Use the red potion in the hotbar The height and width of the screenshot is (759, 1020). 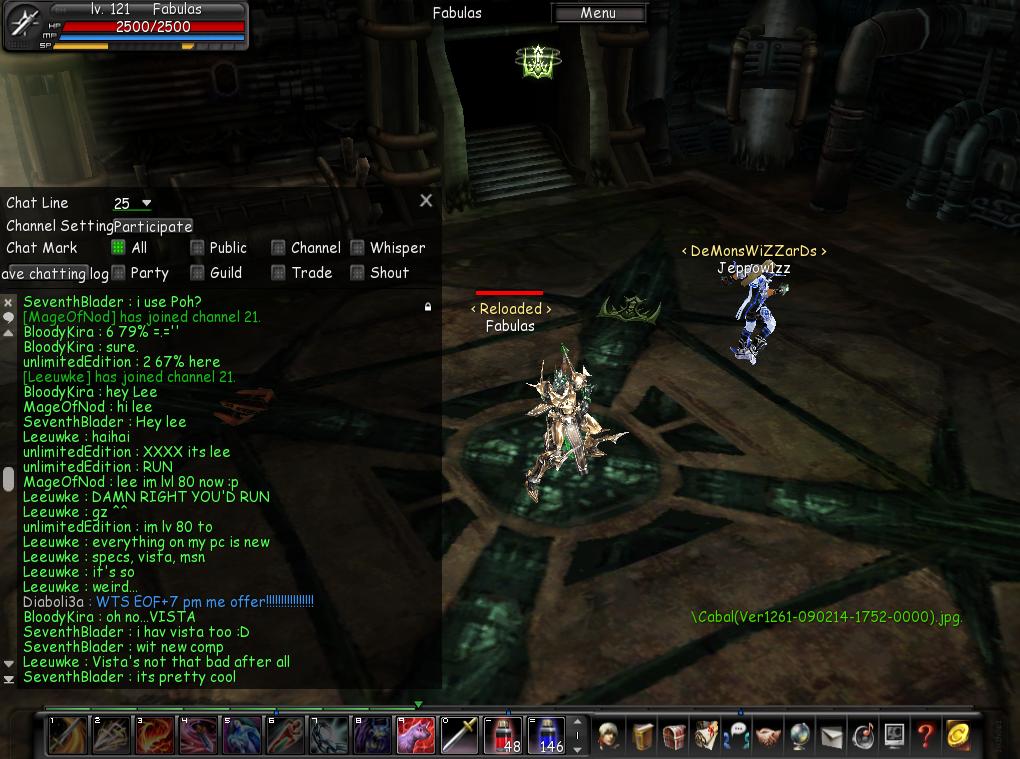click(x=503, y=735)
